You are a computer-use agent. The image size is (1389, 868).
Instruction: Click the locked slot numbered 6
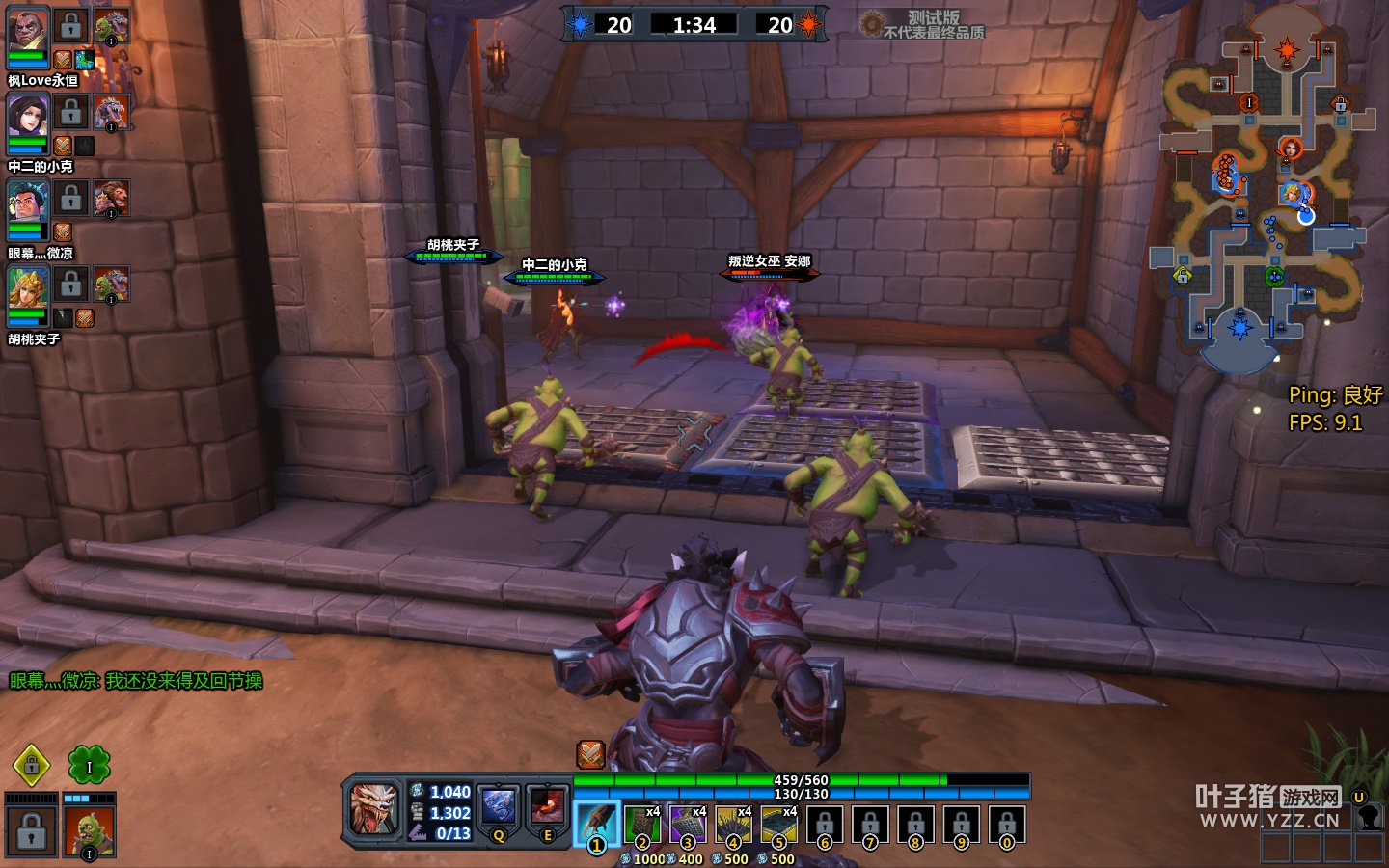tap(824, 825)
